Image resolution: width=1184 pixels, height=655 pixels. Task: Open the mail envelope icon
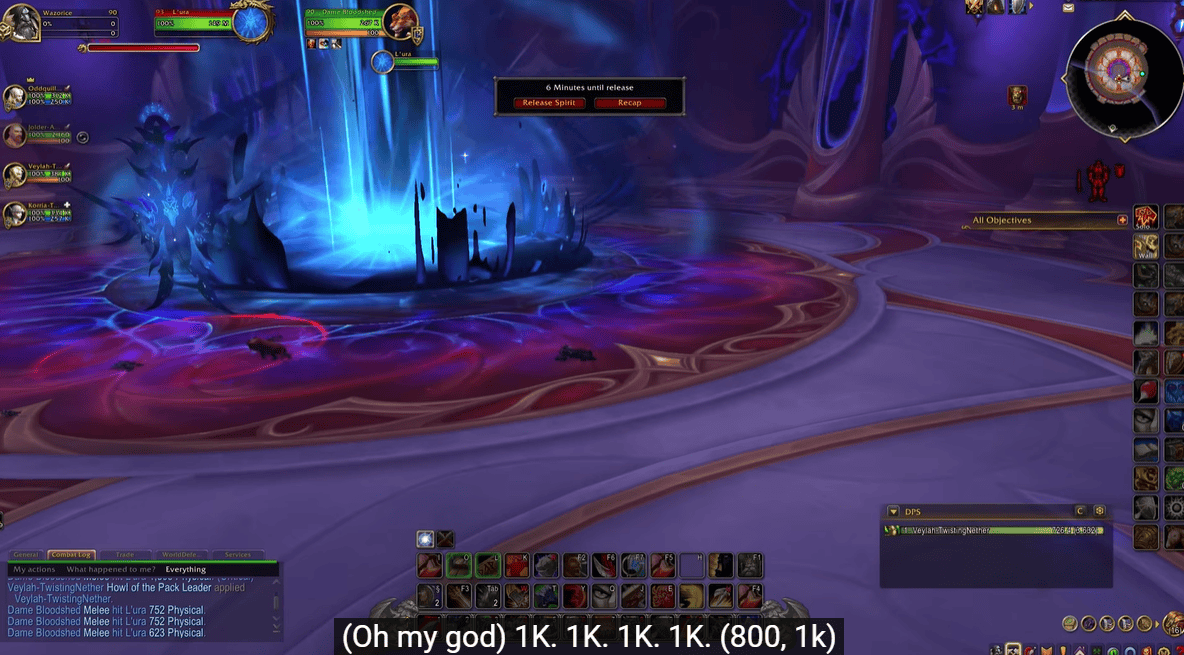coord(1068,8)
